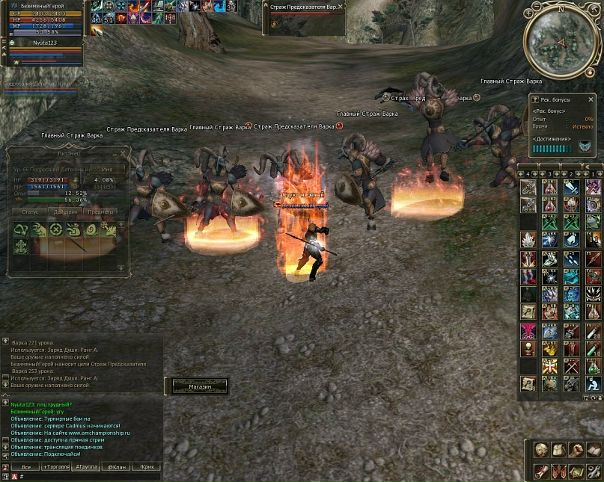This screenshot has height=482, width=604.
Task: Click the Магазин button
Action: (196, 386)
